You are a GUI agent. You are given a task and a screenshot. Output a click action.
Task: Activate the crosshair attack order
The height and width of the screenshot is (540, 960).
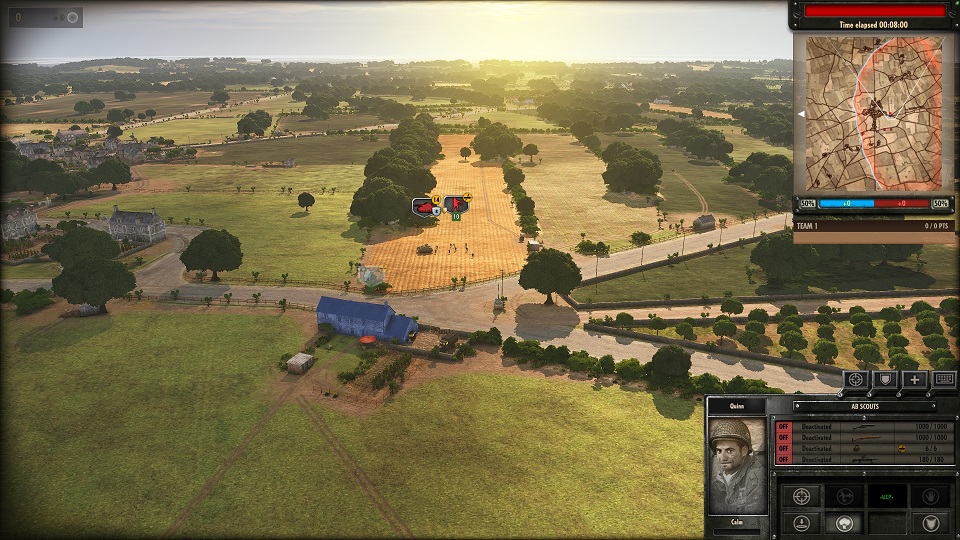[x=802, y=496]
